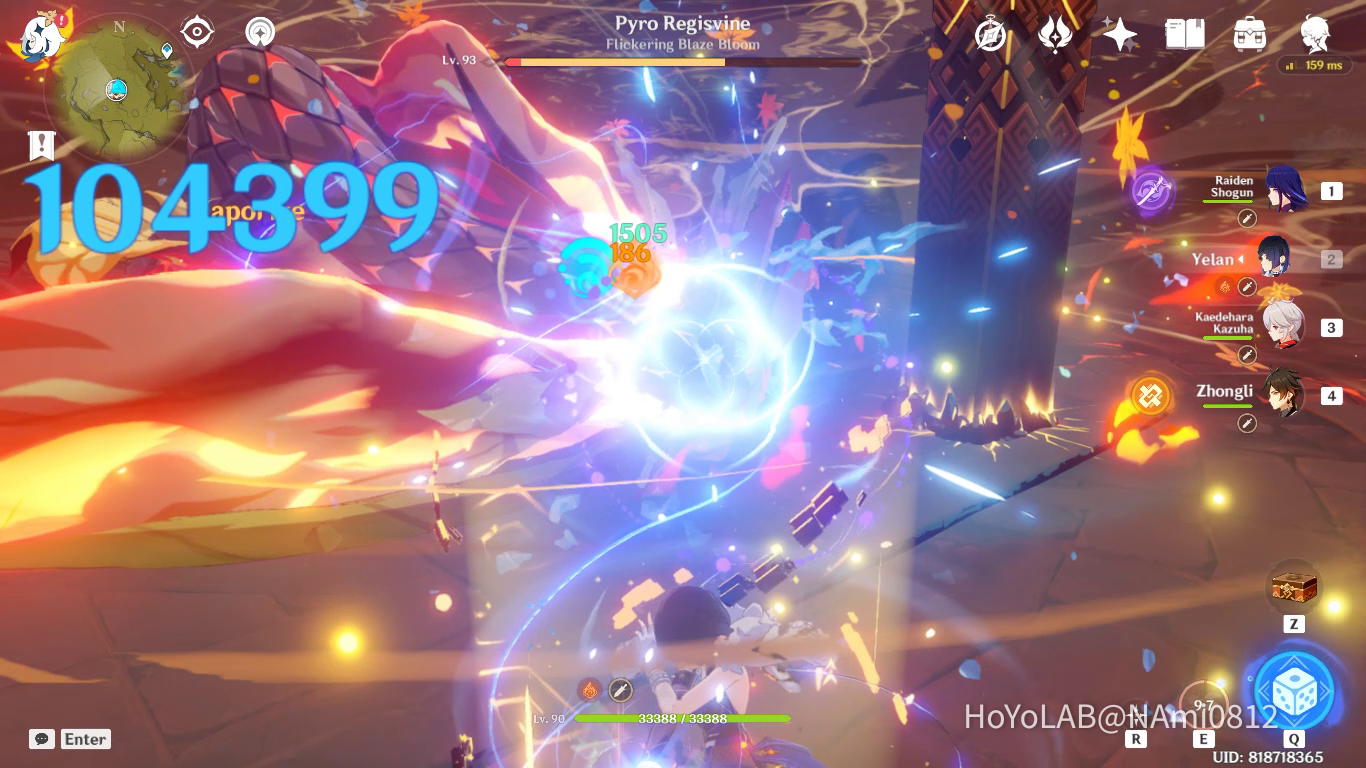Click the quest navigation eye icon beside minimap
The width and height of the screenshot is (1366, 768).
tap(196, 32)
